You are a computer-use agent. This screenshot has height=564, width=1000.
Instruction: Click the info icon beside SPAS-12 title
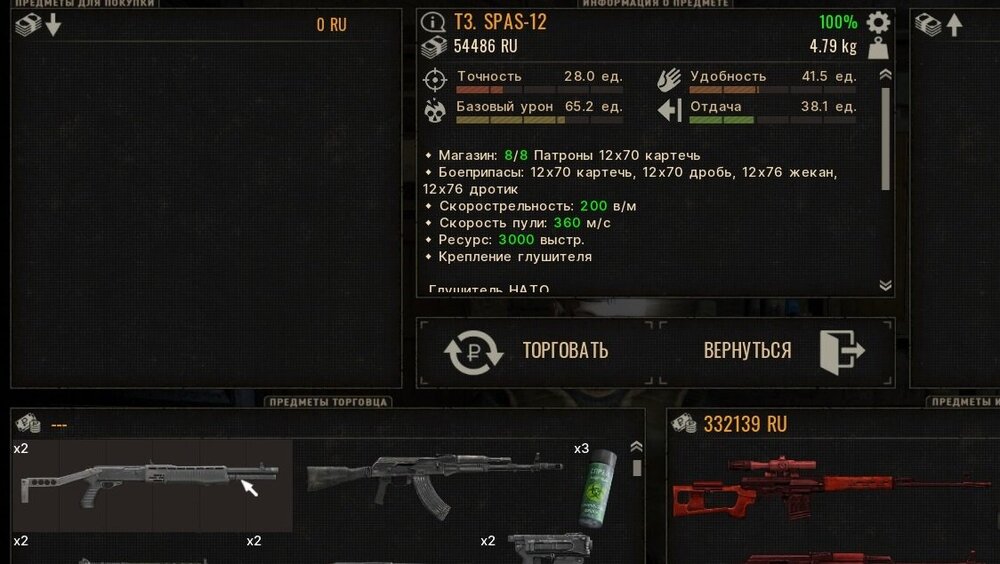click(433, 22)
